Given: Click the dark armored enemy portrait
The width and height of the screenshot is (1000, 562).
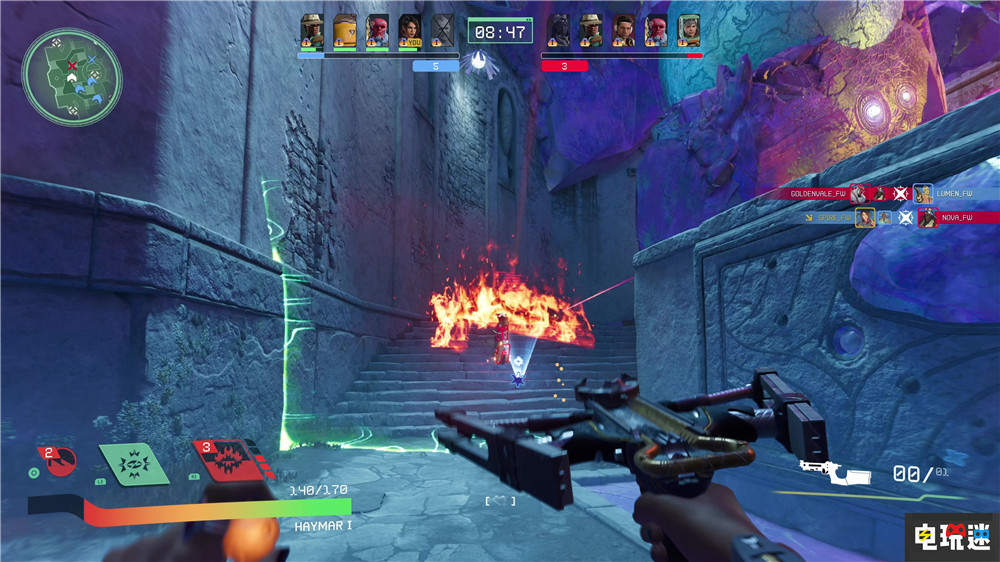Looking at the screenshot, I should tap(559, 31).
